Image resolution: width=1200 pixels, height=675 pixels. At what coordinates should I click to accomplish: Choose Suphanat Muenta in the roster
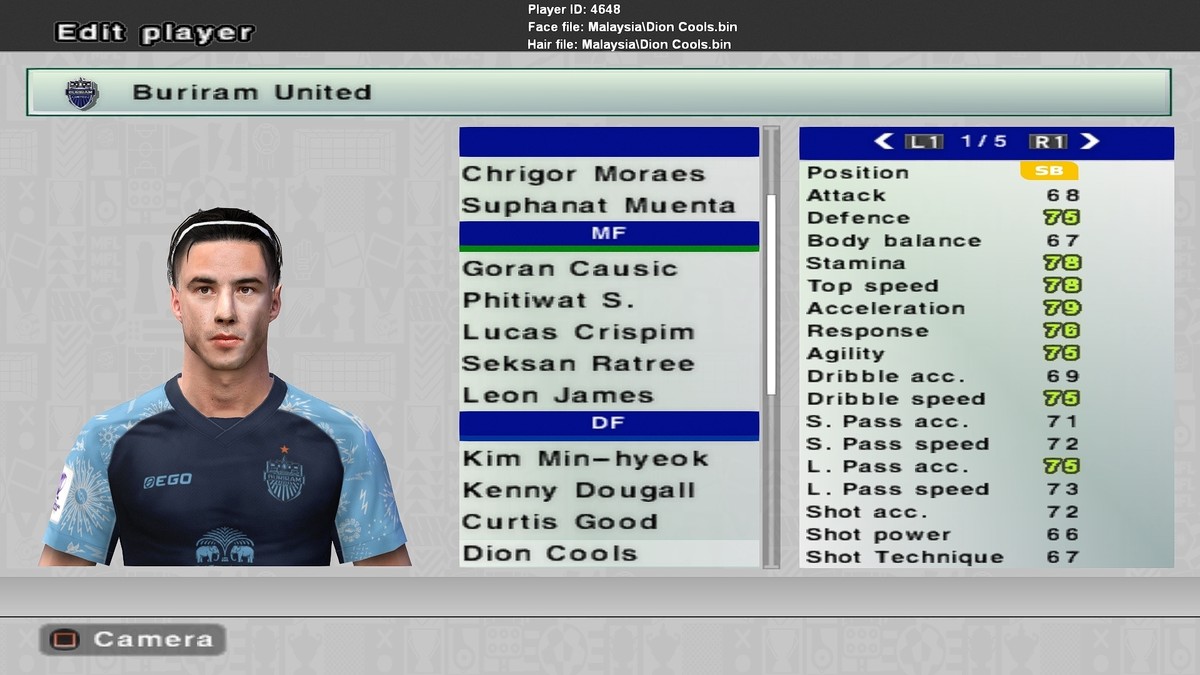(x=598, y=206)
